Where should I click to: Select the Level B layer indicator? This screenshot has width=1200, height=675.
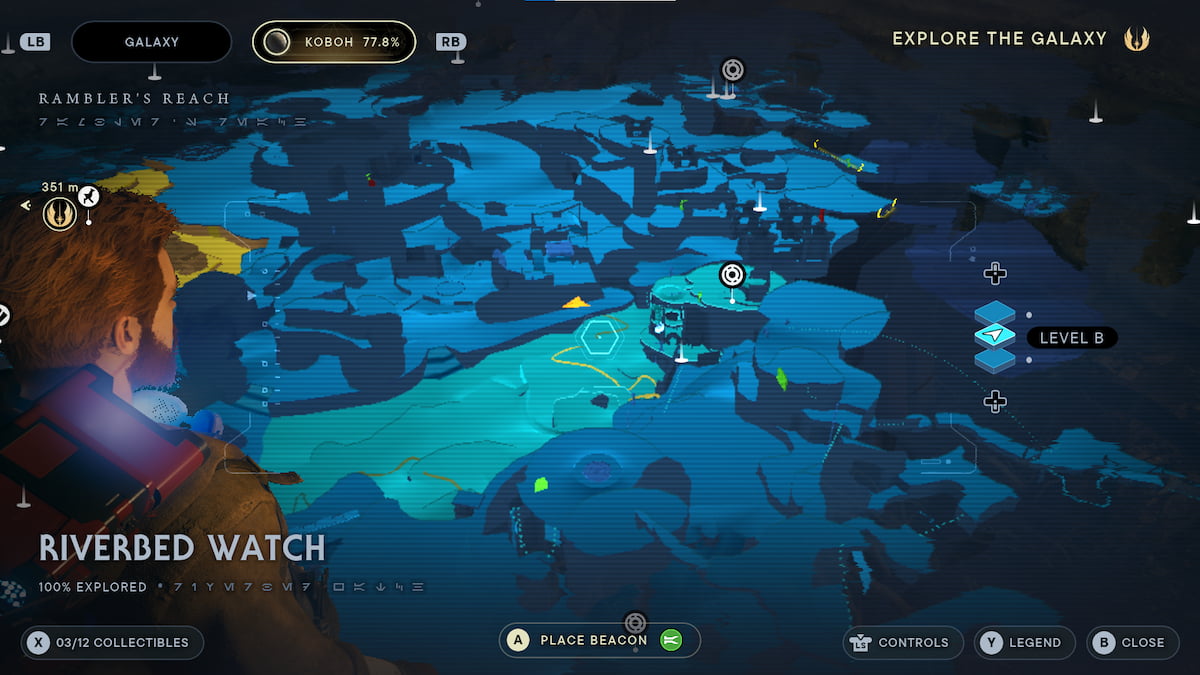pyautogui.click(x=1071, y=338)
